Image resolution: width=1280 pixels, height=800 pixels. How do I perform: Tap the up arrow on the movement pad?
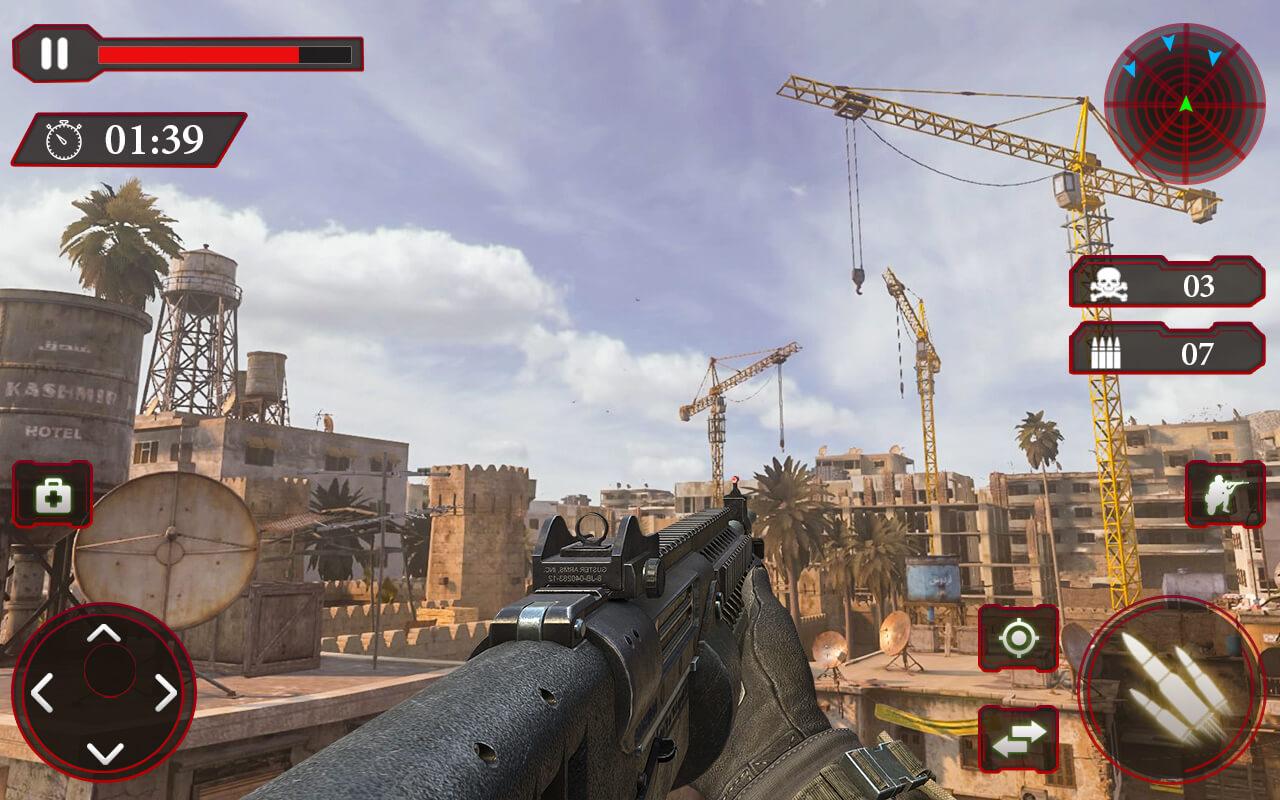click(103, 633)
